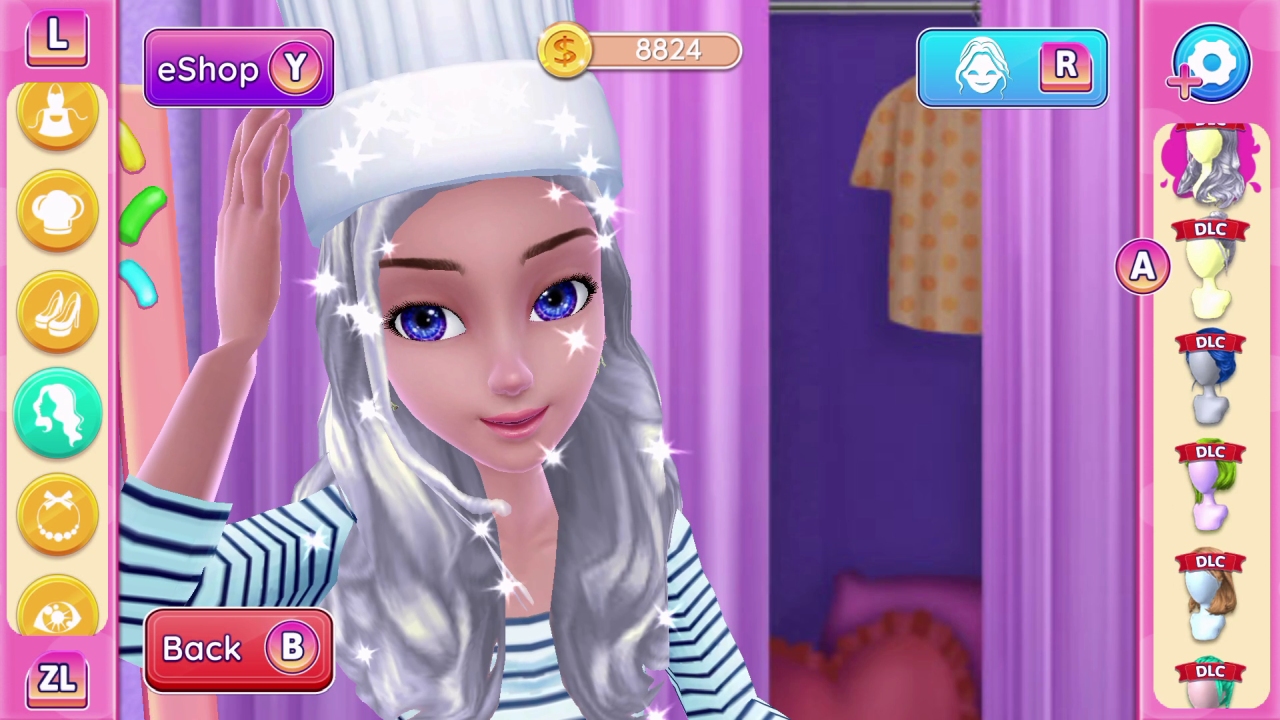This screenshot has height=720, width=1280.
Task: Click the A button indicator
Action: tap(1143, 264)
